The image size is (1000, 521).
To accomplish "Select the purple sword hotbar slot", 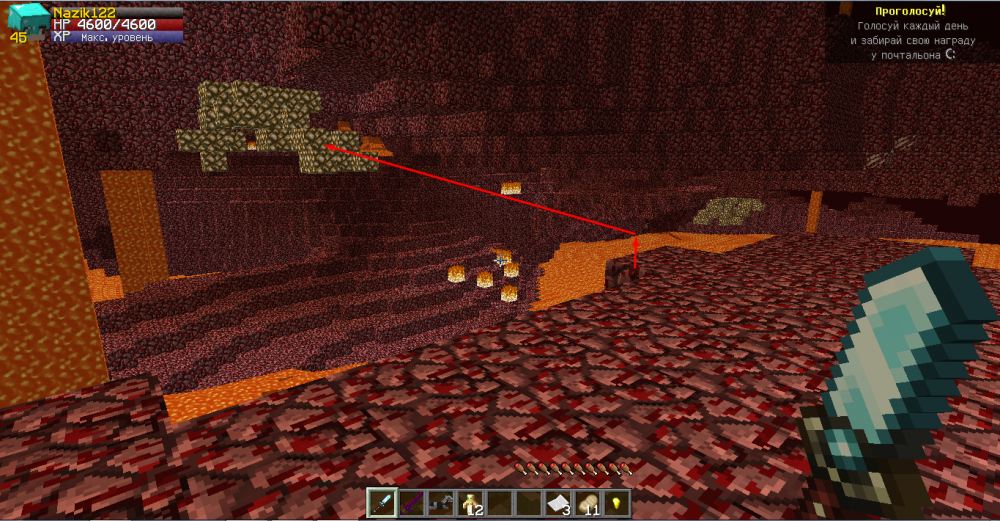I will coord(410,501).
